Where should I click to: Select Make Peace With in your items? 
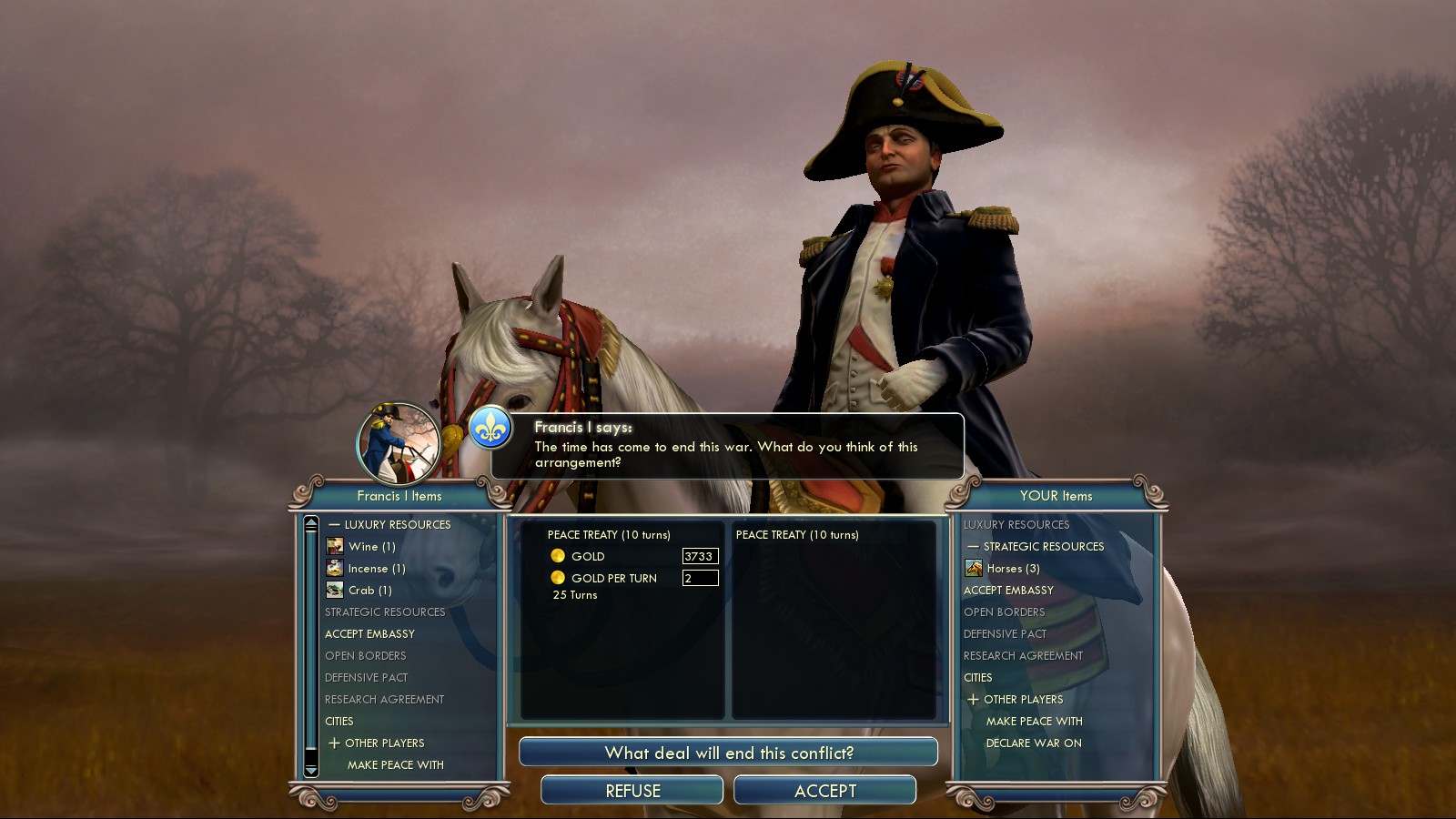coord(1034,721)
